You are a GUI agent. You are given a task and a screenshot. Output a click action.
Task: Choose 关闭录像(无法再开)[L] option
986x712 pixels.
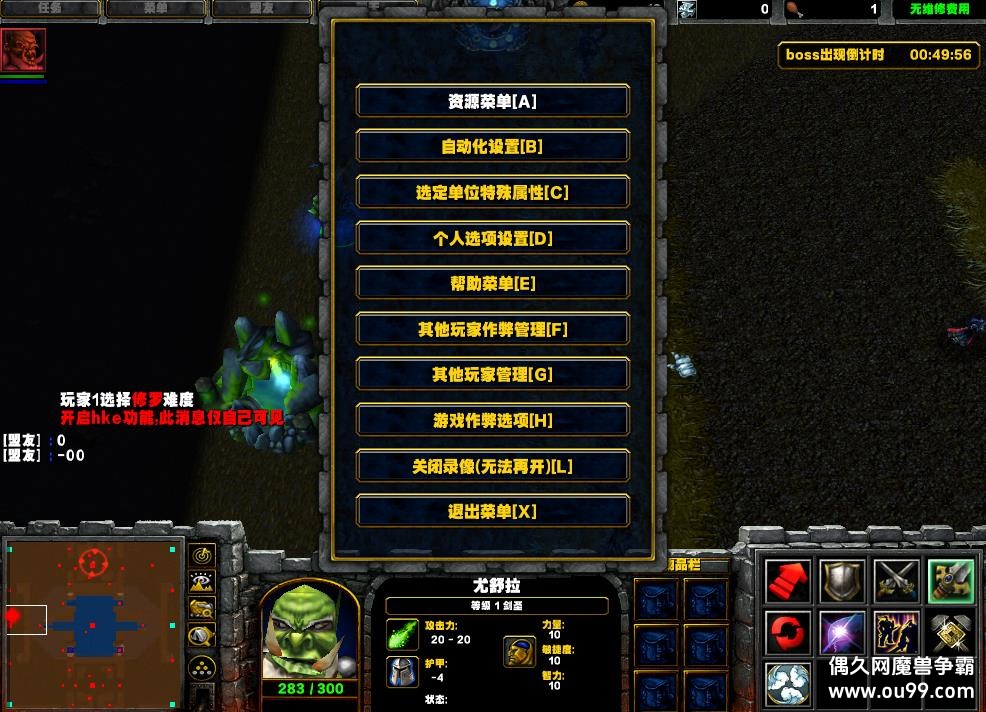coord(492,467)
